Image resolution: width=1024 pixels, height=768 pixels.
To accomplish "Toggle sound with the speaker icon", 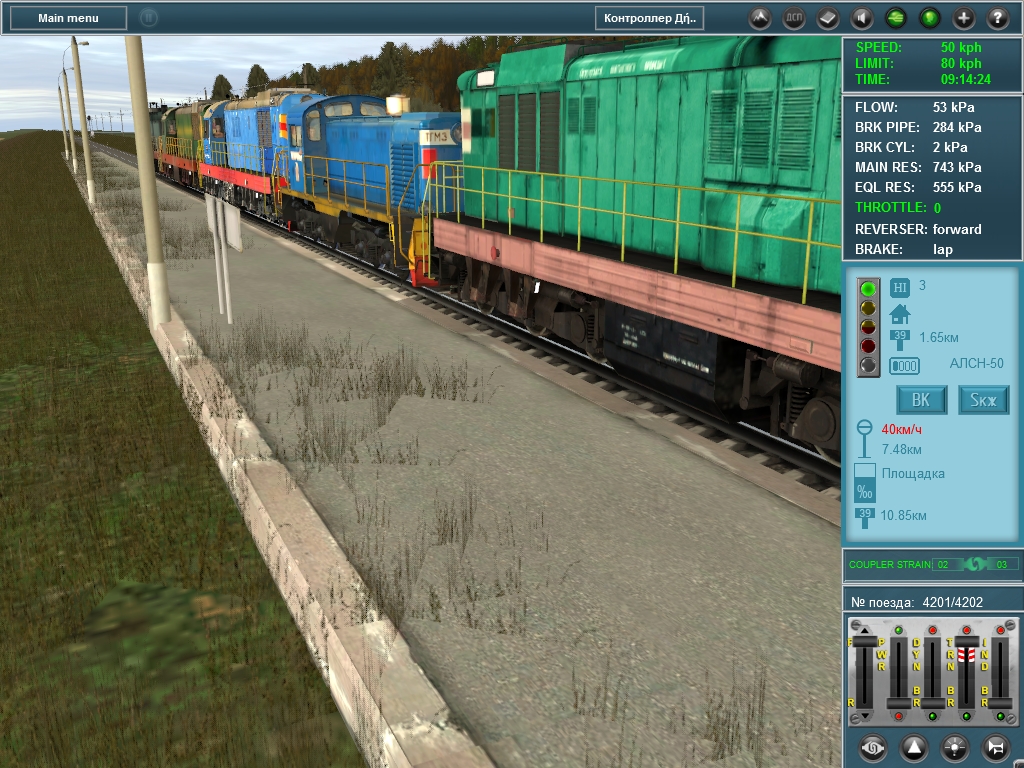I will [x=862, y=18].
